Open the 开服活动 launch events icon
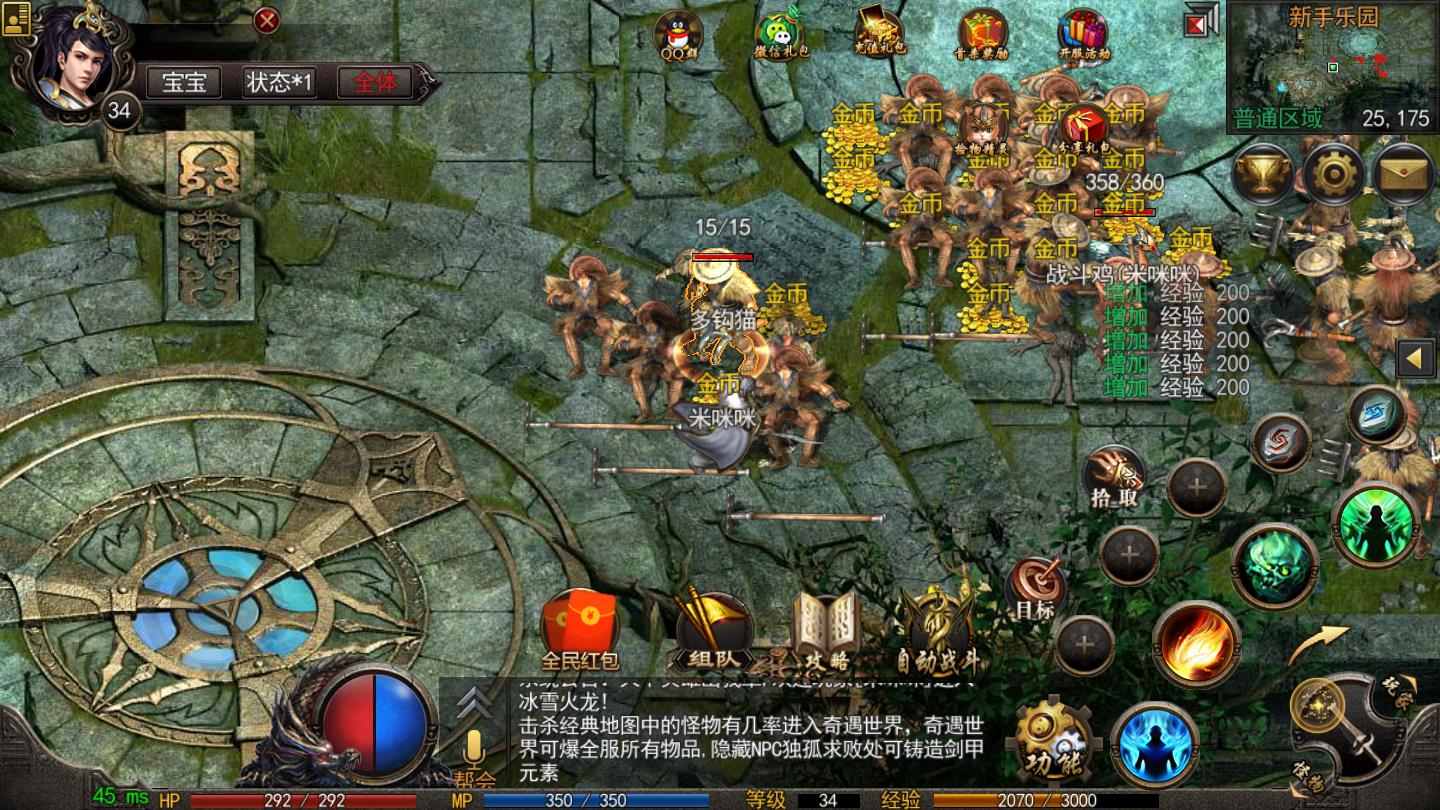 (1083, 28)
